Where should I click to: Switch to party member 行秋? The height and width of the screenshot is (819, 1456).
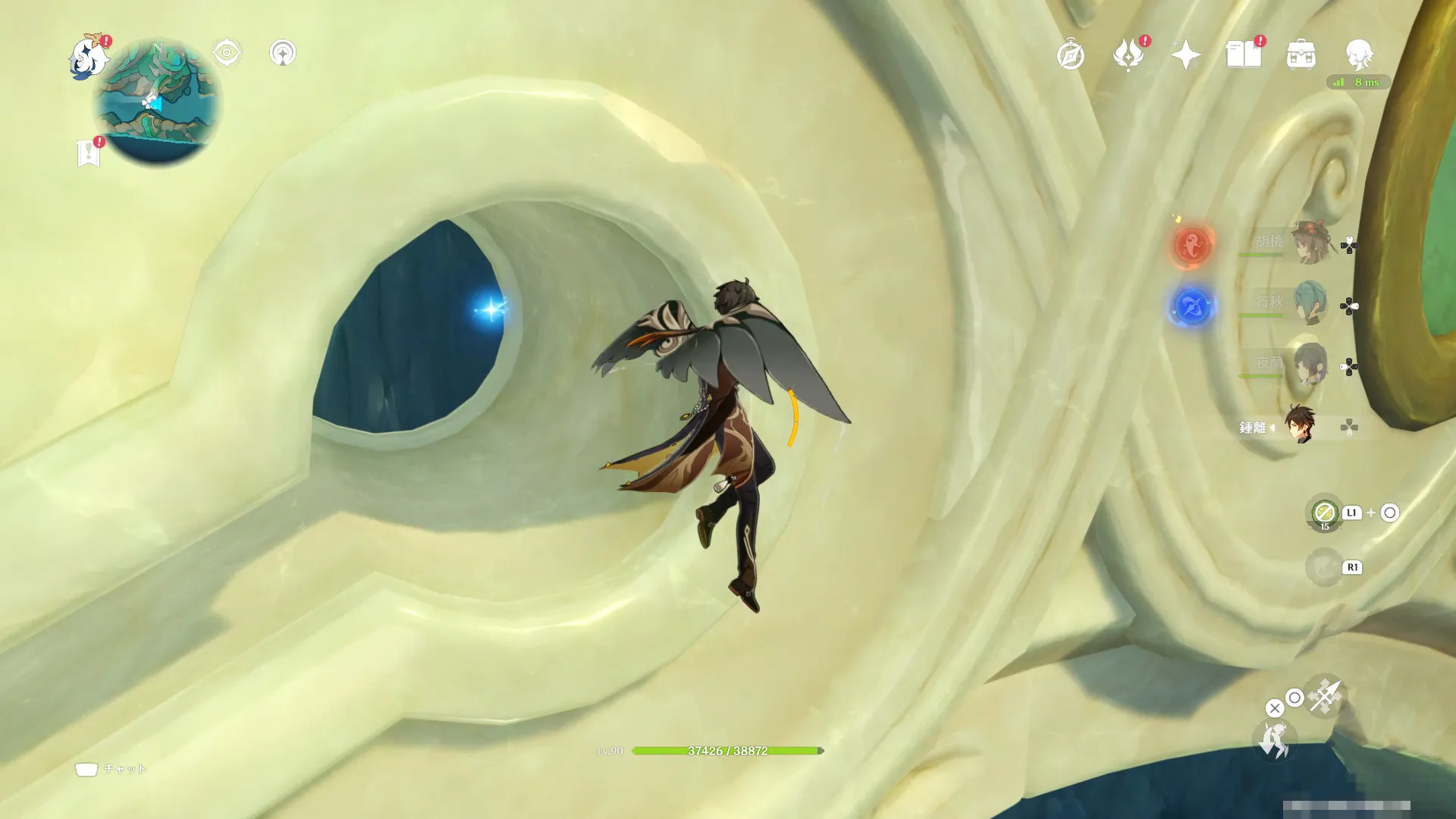1309,303
